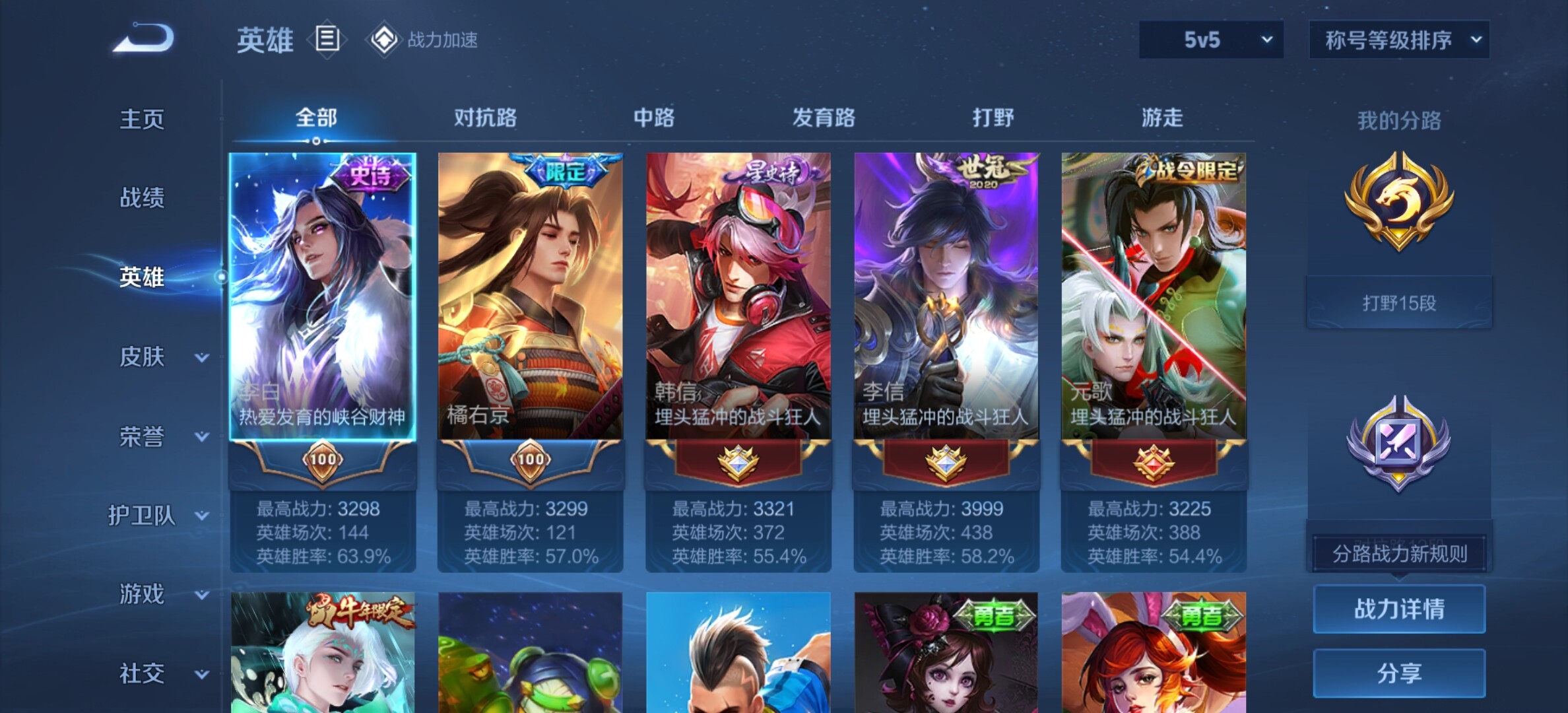Open the 称号等级排序 sorting dropdown

(1399, 40)
